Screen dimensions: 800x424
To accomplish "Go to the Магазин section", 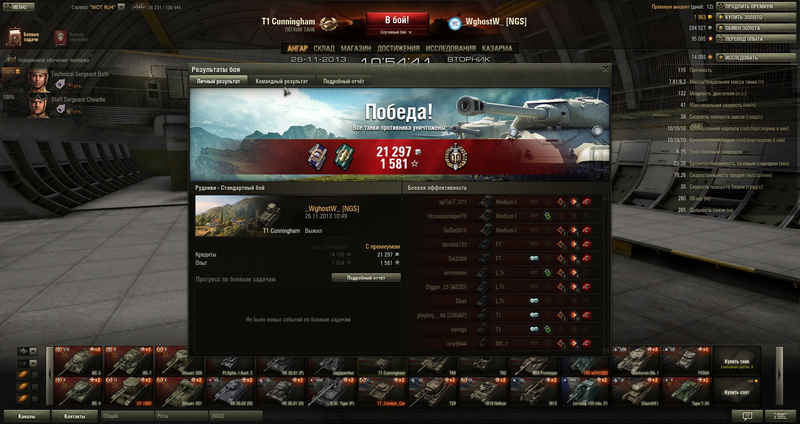I will click(356, 47).
